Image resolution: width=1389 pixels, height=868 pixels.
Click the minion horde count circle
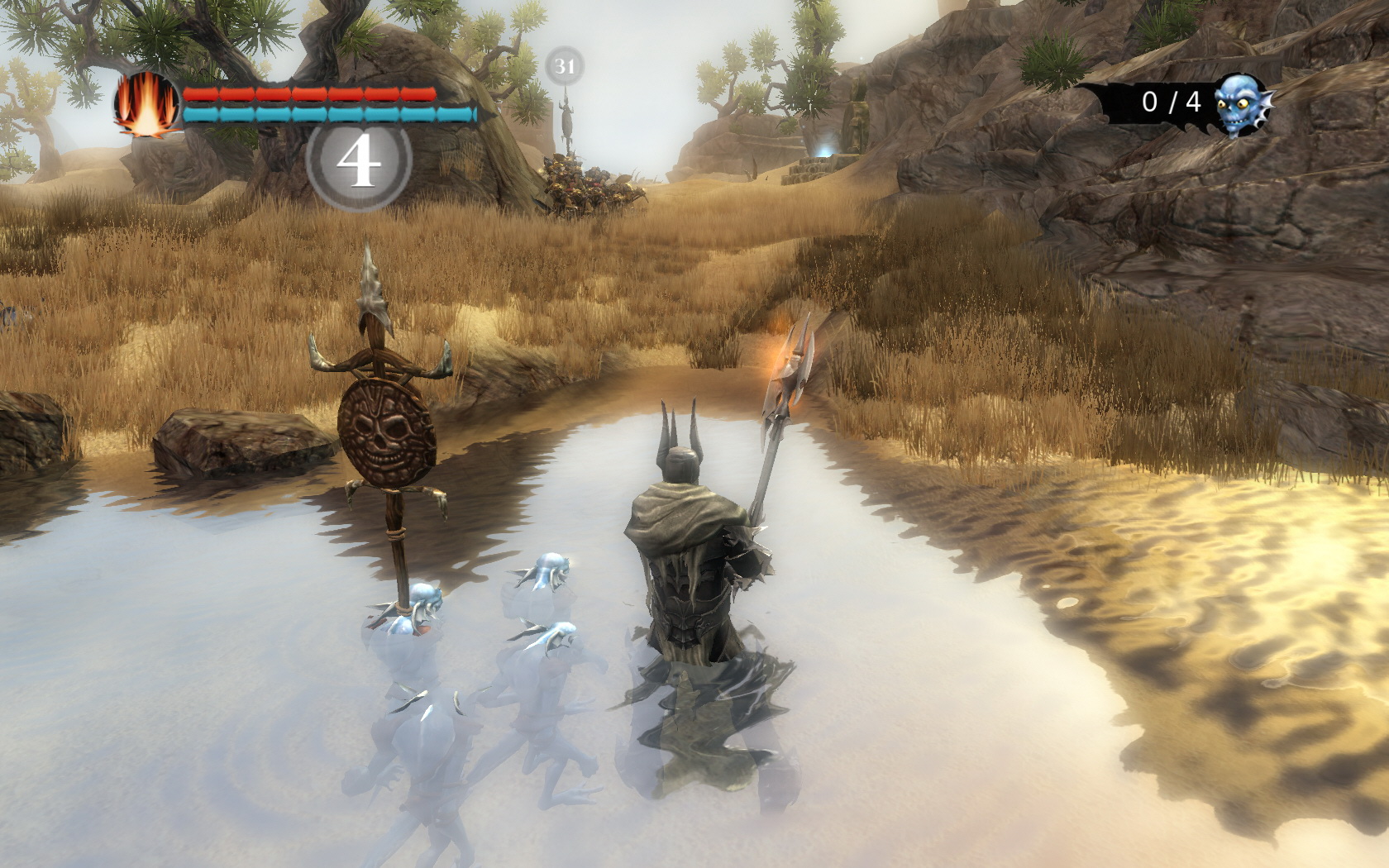[x=359, y=163]
